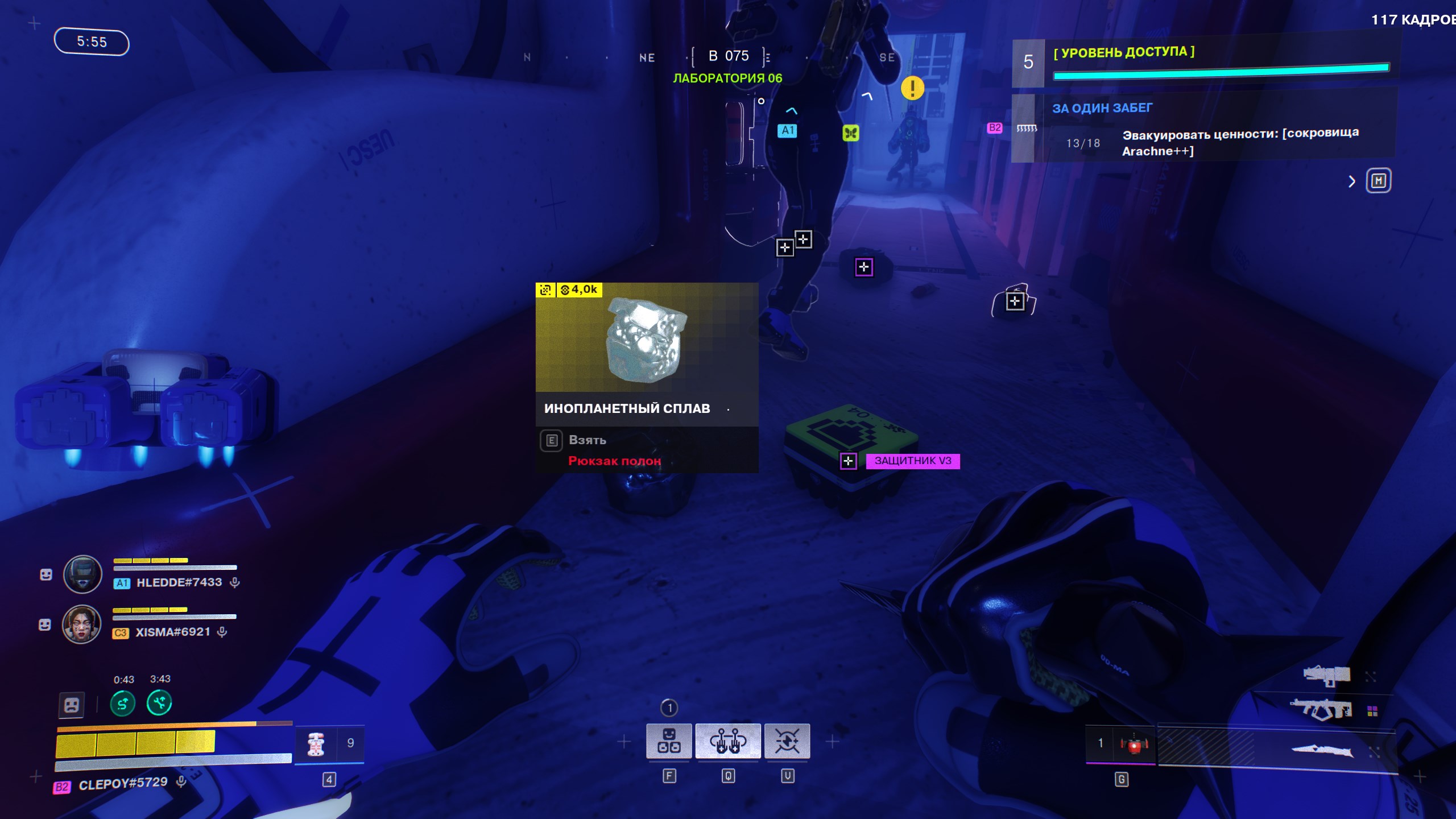
Task: Select the "Защитник V3" loot label
Action: point(912,461)
